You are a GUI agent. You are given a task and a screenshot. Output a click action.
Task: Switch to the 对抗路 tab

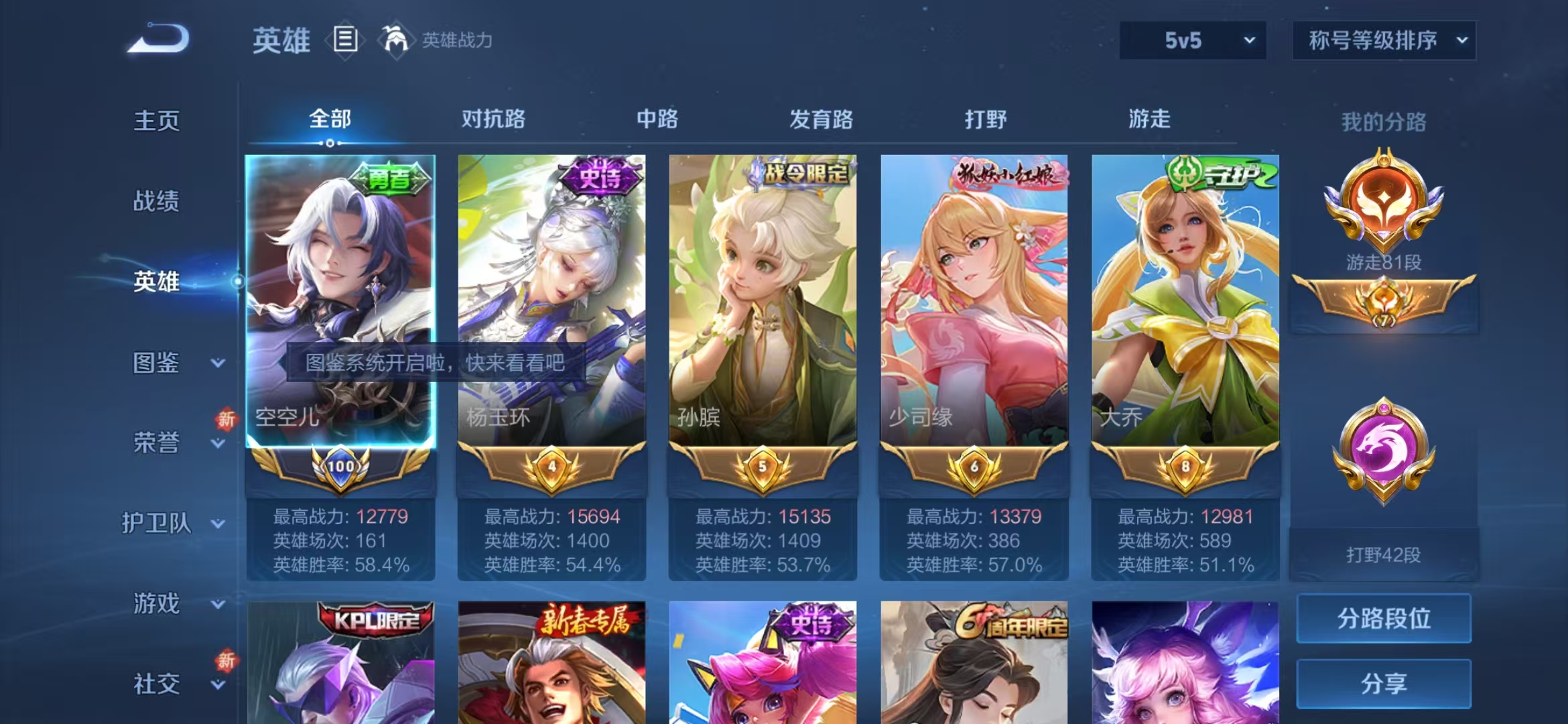click(495, 119)
